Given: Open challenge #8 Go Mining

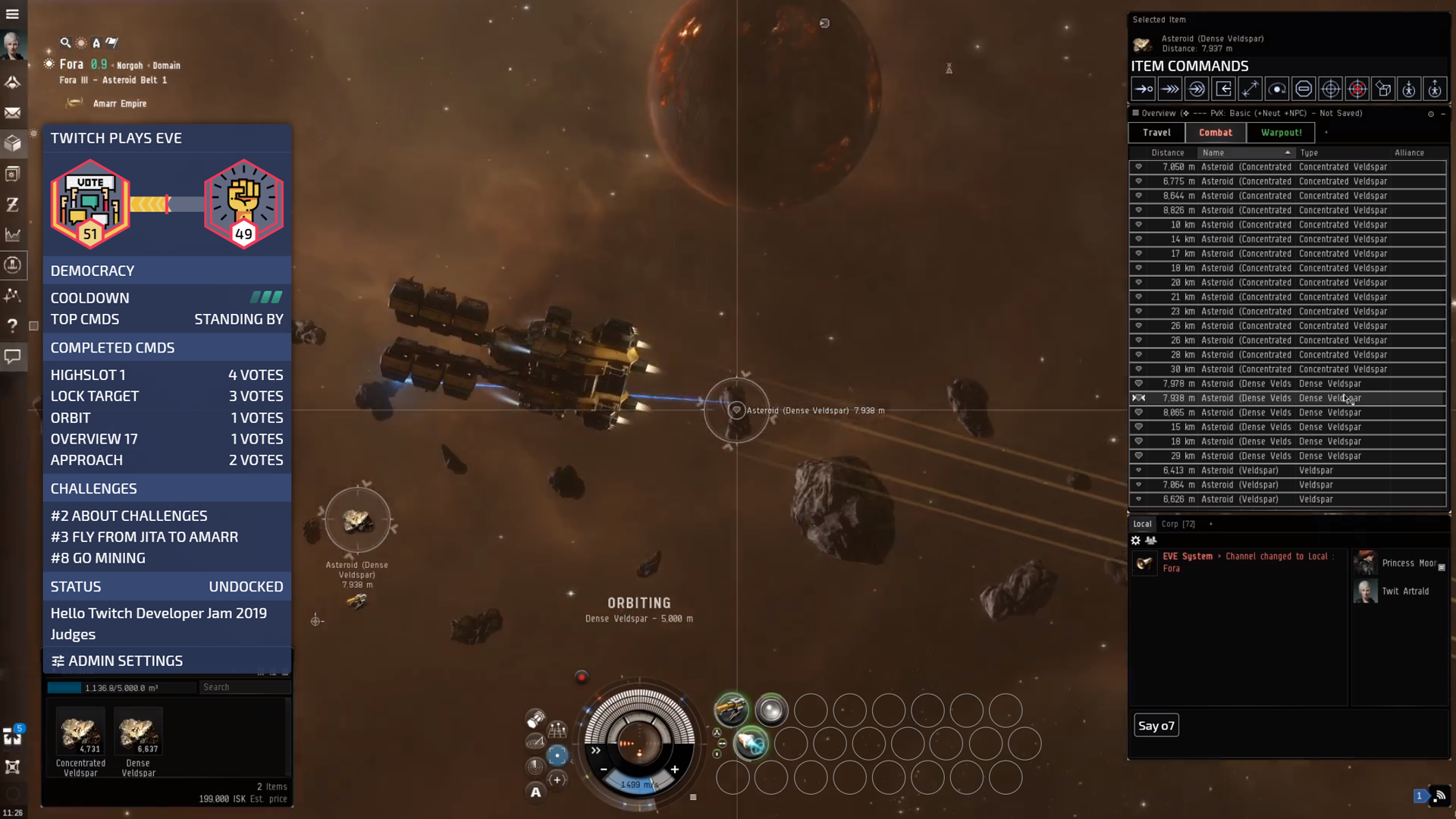Looking at the screenshot, I should [98, 558].
